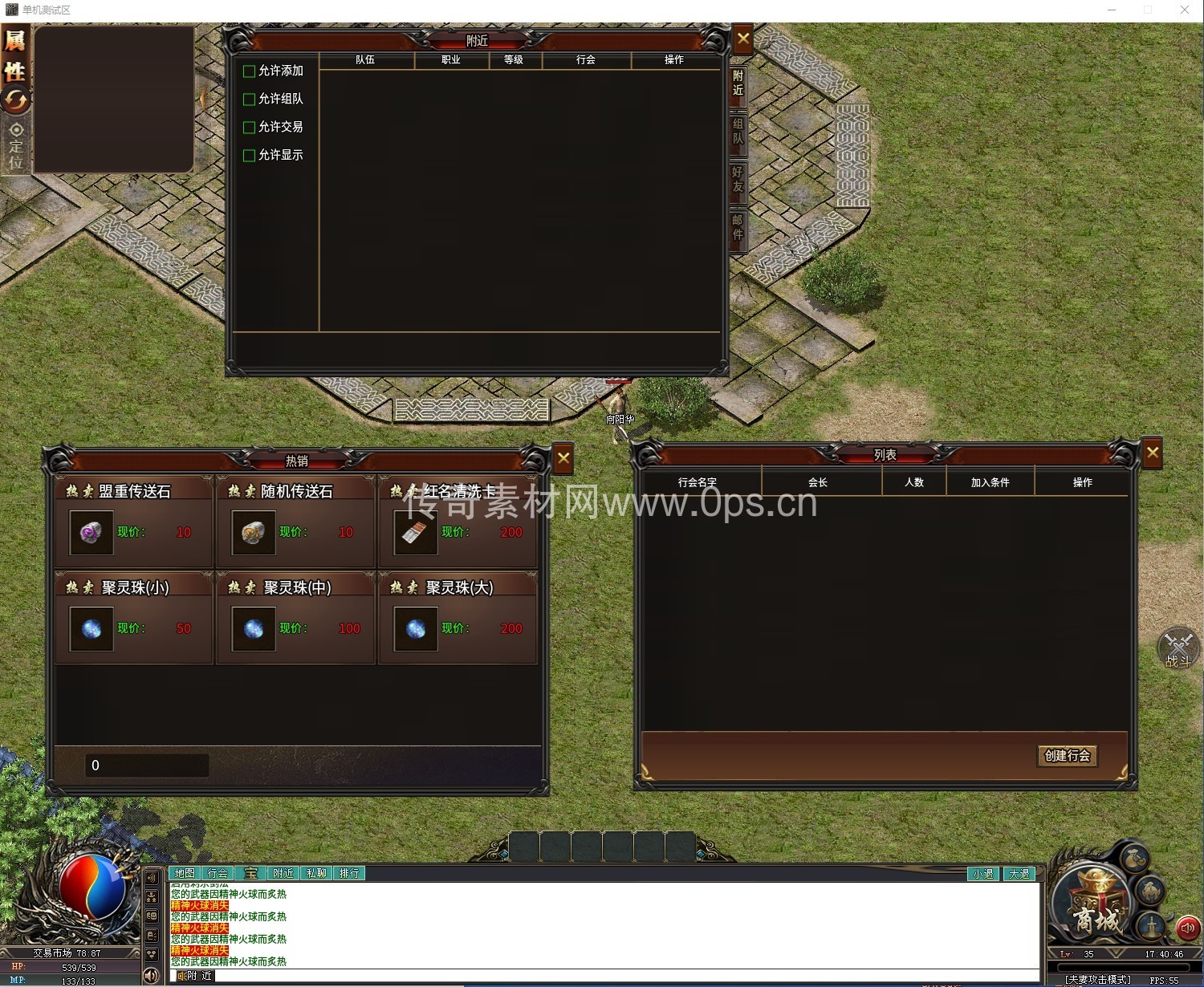Choose the 聚灵珠(小) shop item

click(92, 629)
